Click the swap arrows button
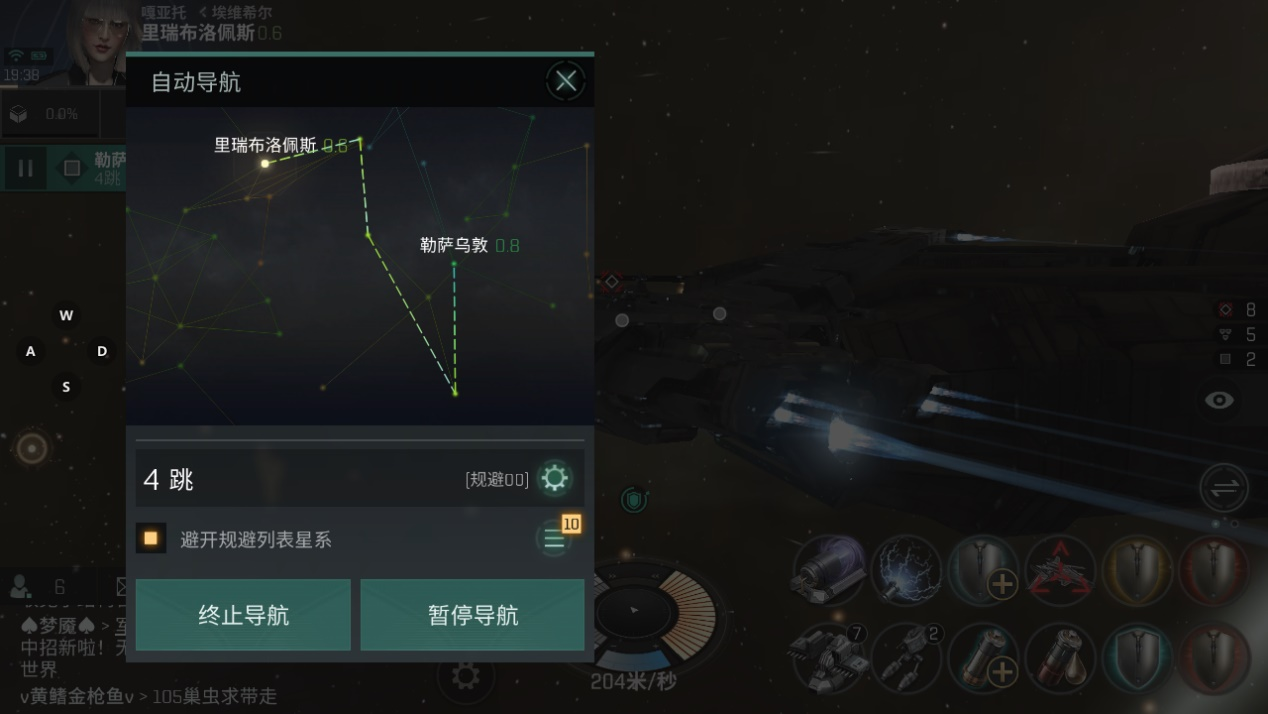This screenshot has height=714, width=1268. tap(1225, 488)
